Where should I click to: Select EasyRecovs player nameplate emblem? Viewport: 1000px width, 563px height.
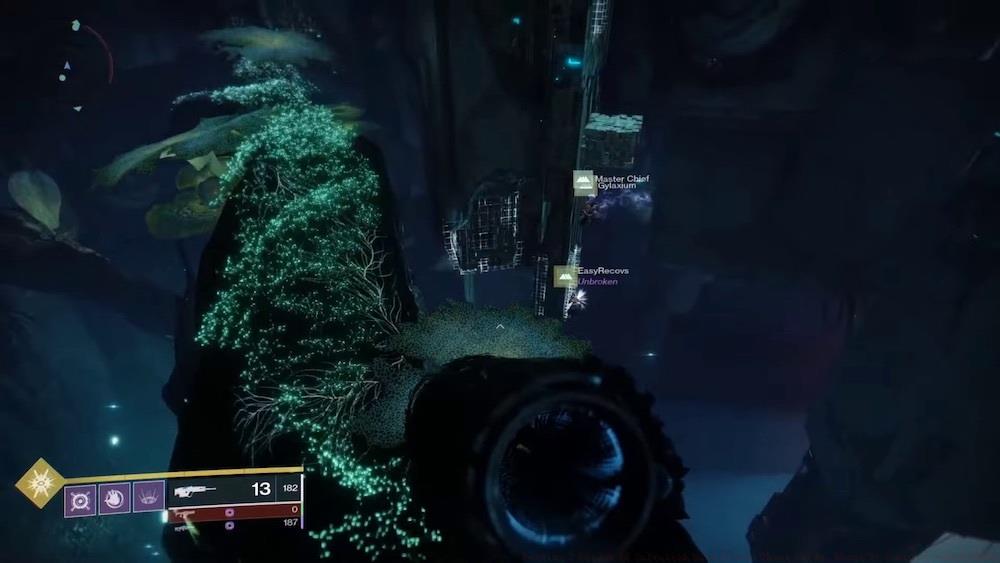(x=565, y=276)
